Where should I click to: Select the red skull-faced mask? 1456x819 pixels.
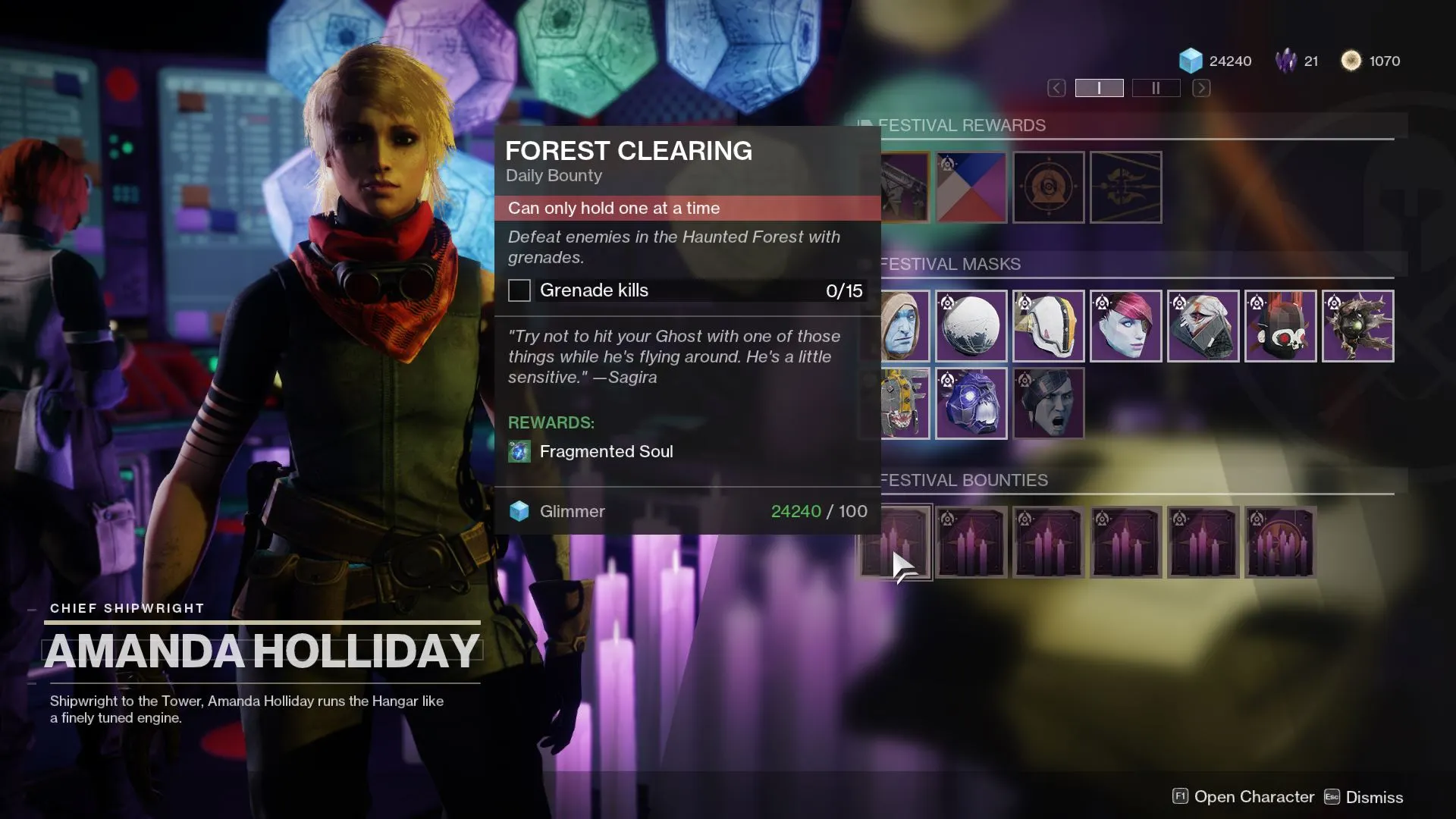point(1281,326)
